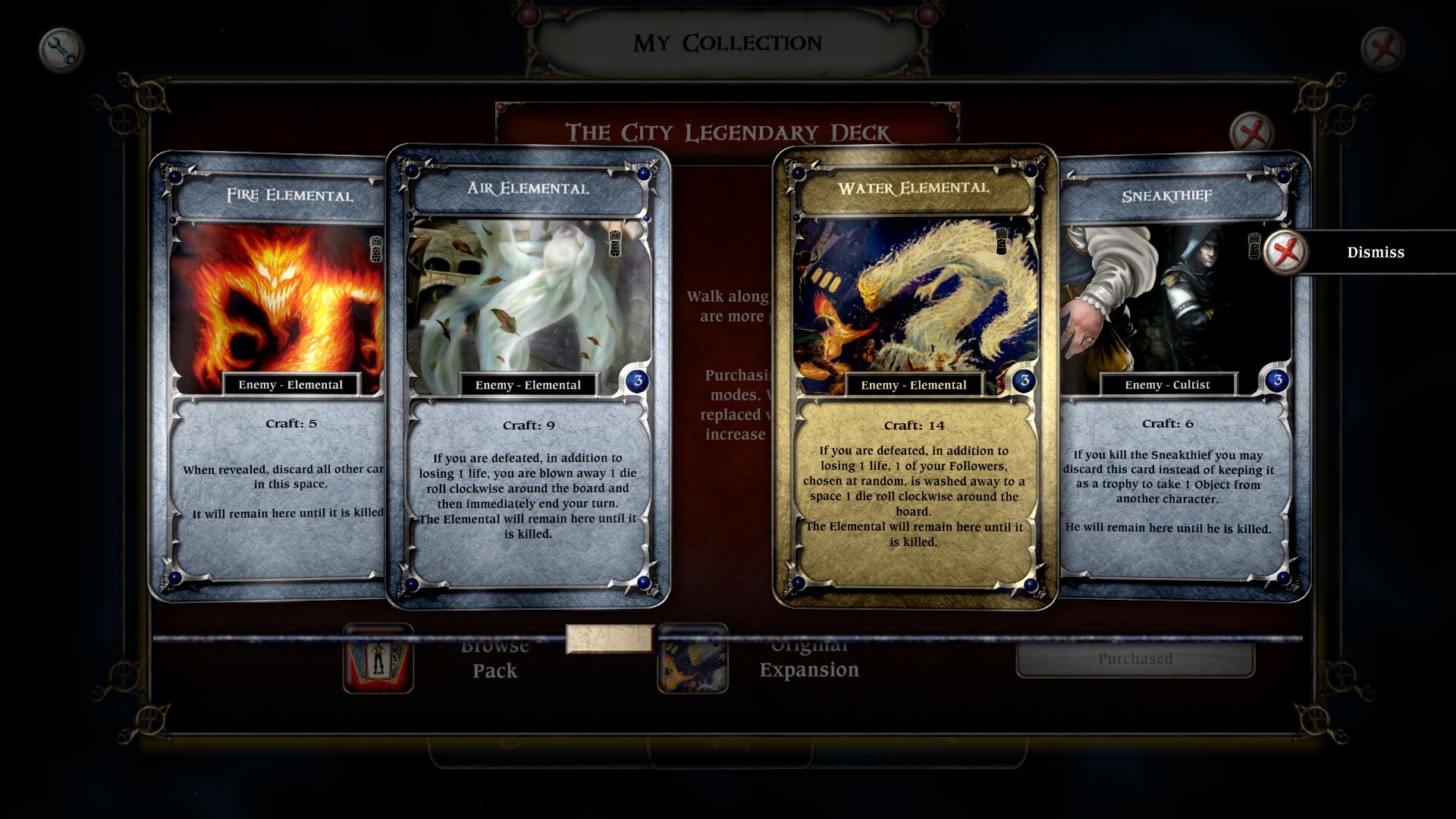Click the tower symbol on Sneakthief card
Viewport: 1456px width, 819px height.
[x=1253, y=245]
